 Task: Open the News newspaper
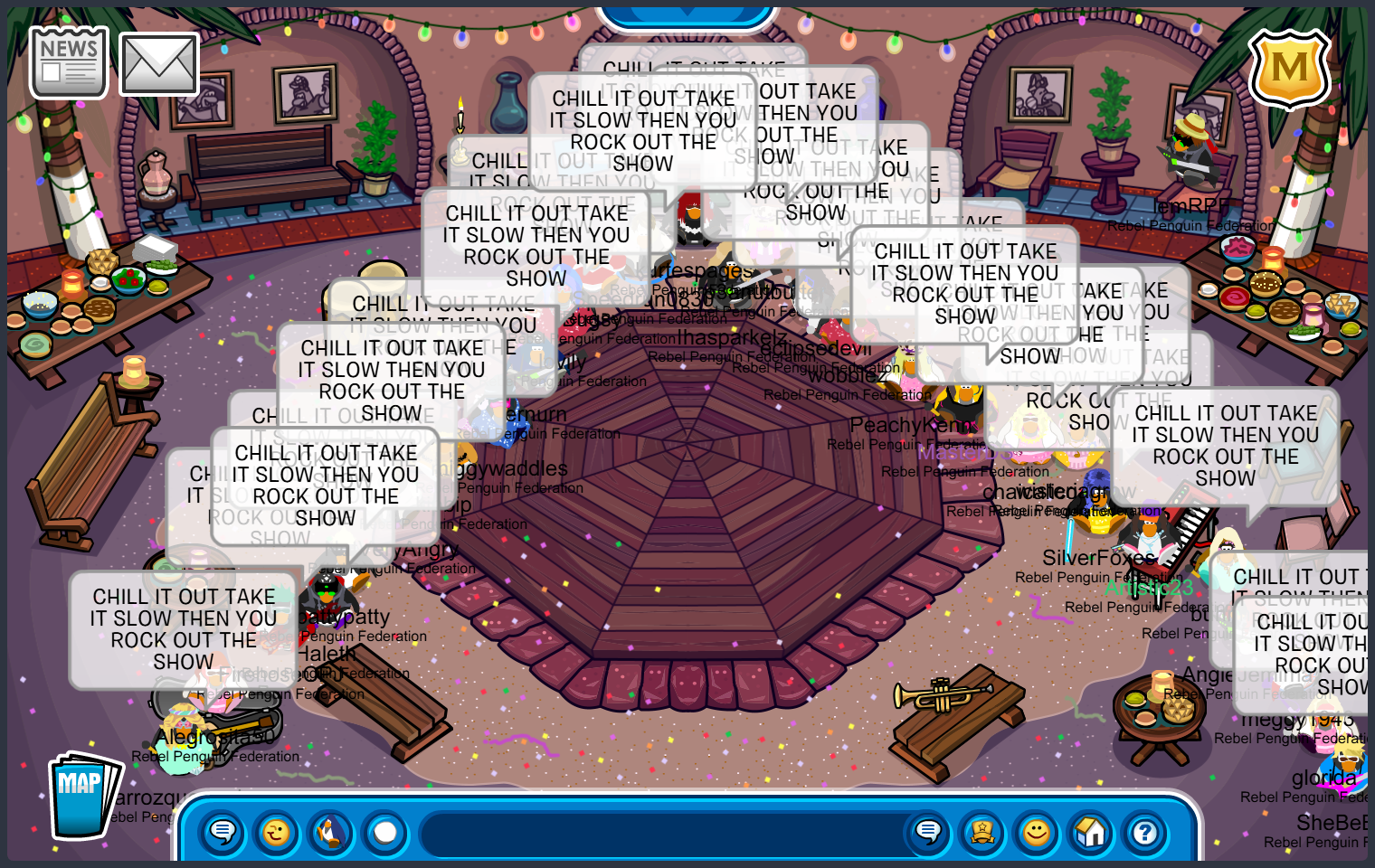click(69, 62)
